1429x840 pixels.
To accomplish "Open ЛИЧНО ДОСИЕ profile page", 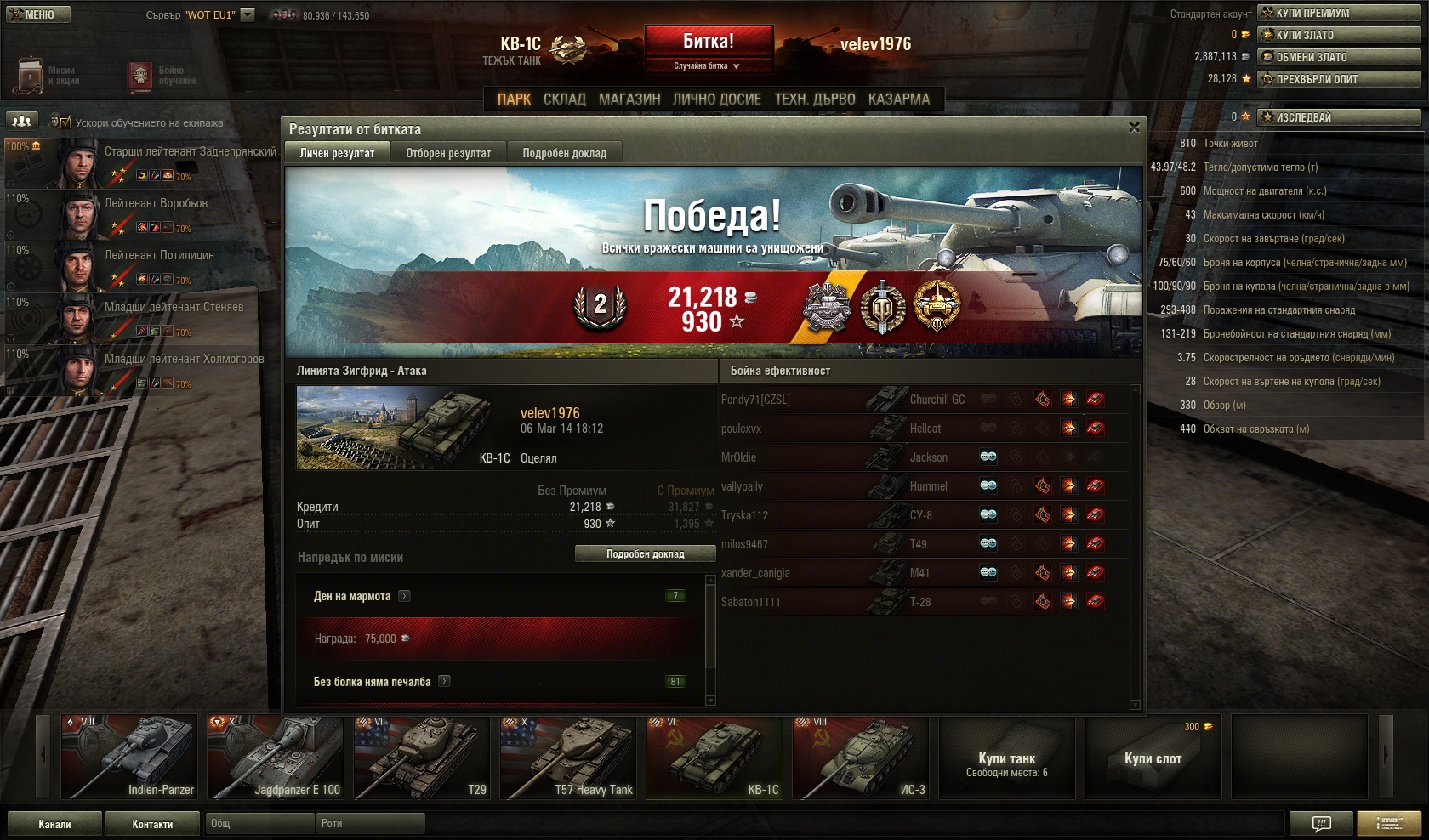I will (x=716, y=99).
